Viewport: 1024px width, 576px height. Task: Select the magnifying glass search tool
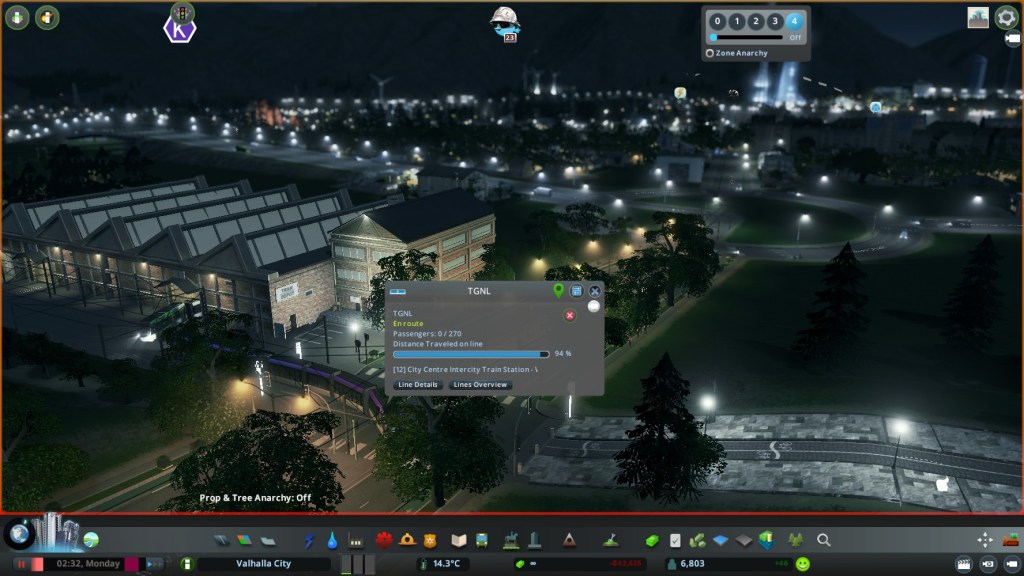click(x=824, y=540)
